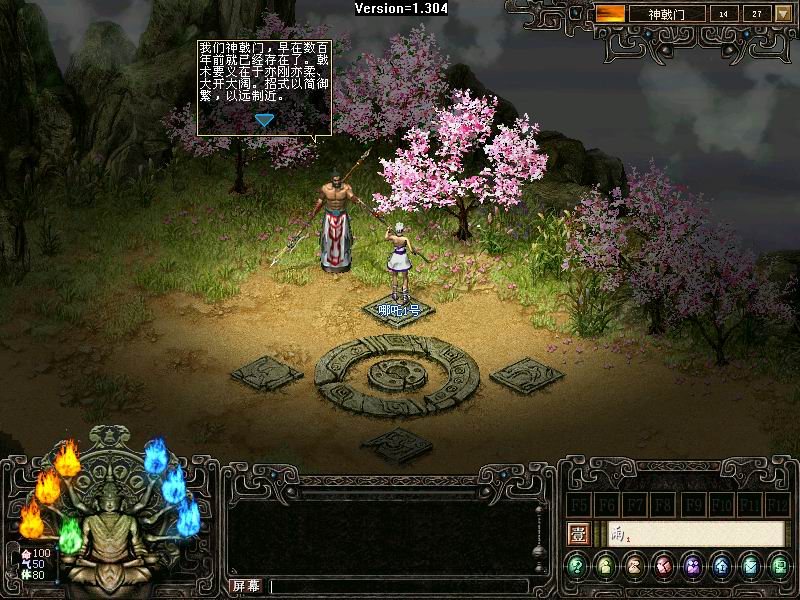Open the help question mark icon

click(577, 567)
